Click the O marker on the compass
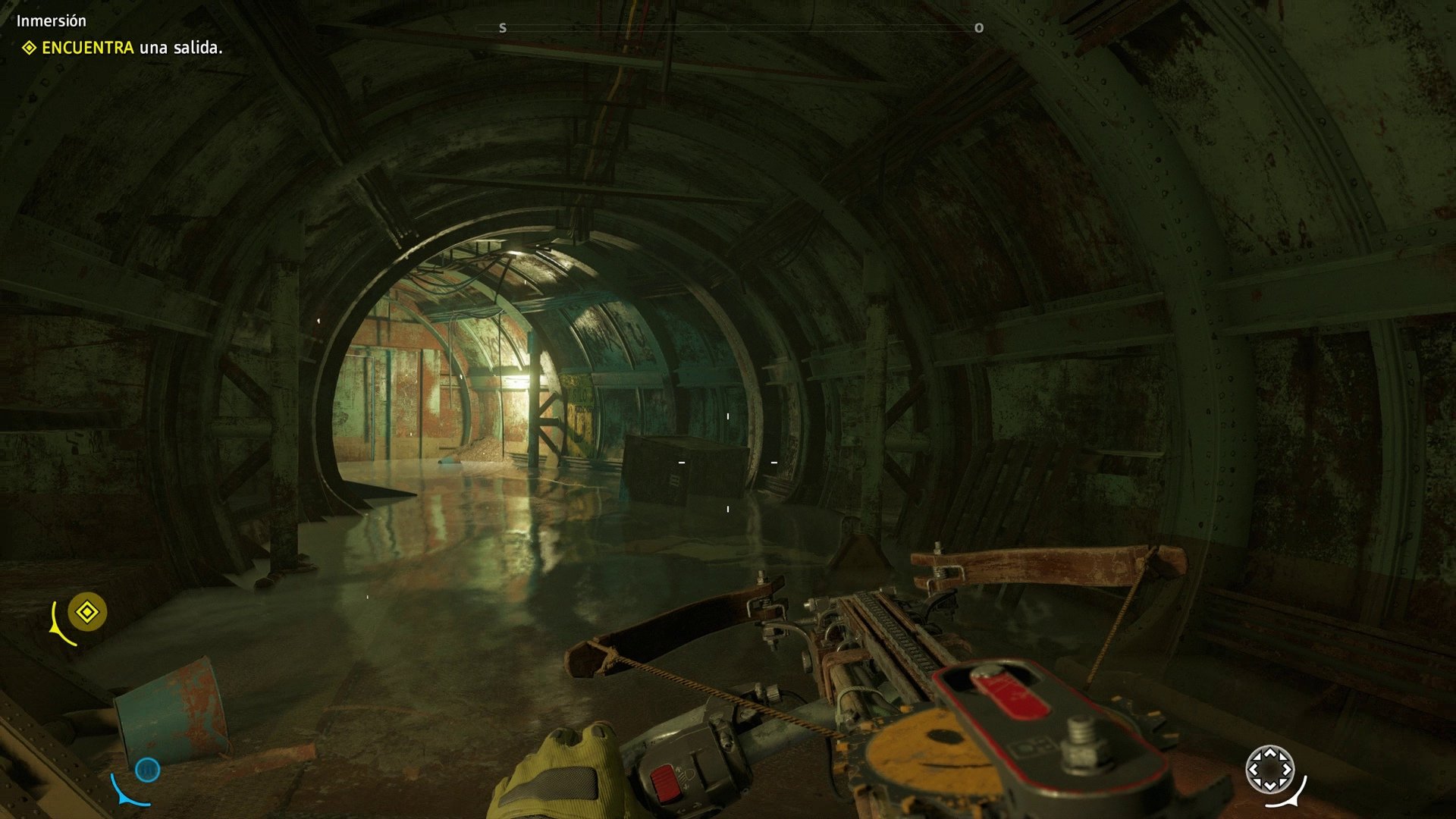The image size is (1456, 819). click(x=978, y=29)
